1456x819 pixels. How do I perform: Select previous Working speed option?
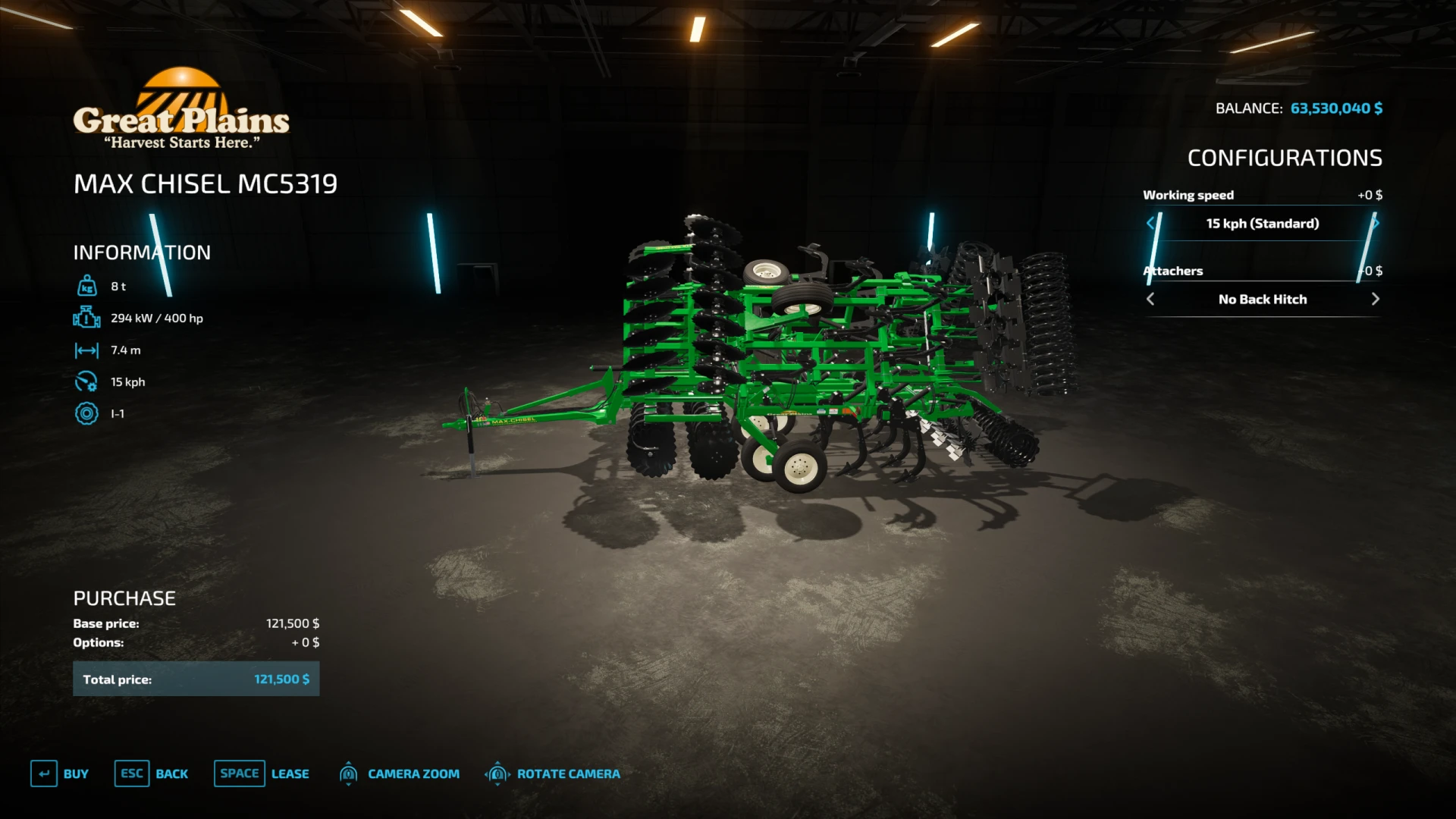click(x=1150, y=224)
